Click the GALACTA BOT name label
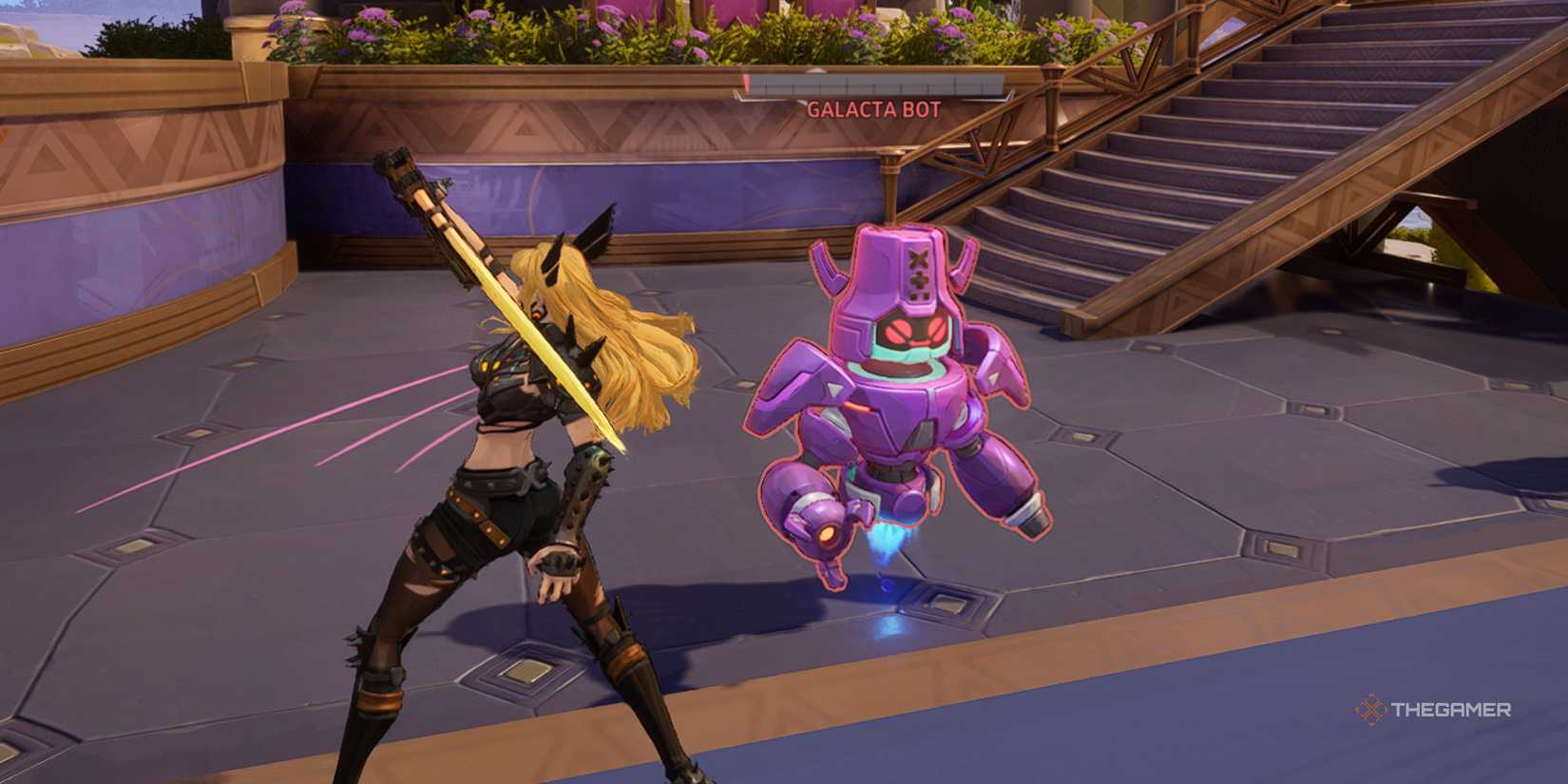The height and width of the screenshot is (784, 1568). tap(874, 110)
